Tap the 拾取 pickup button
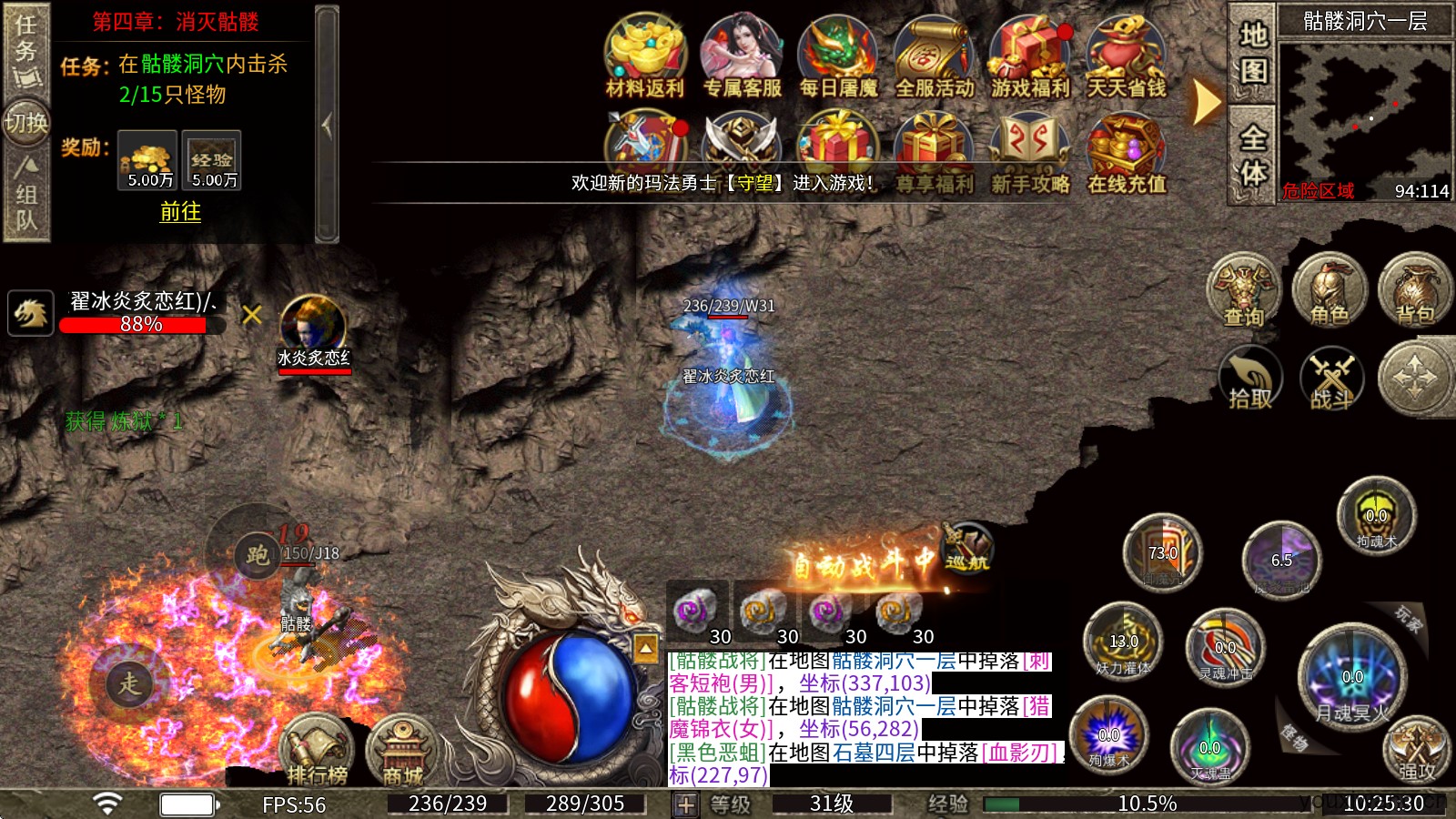1456x819 pixels. (x=1250, y=378)
